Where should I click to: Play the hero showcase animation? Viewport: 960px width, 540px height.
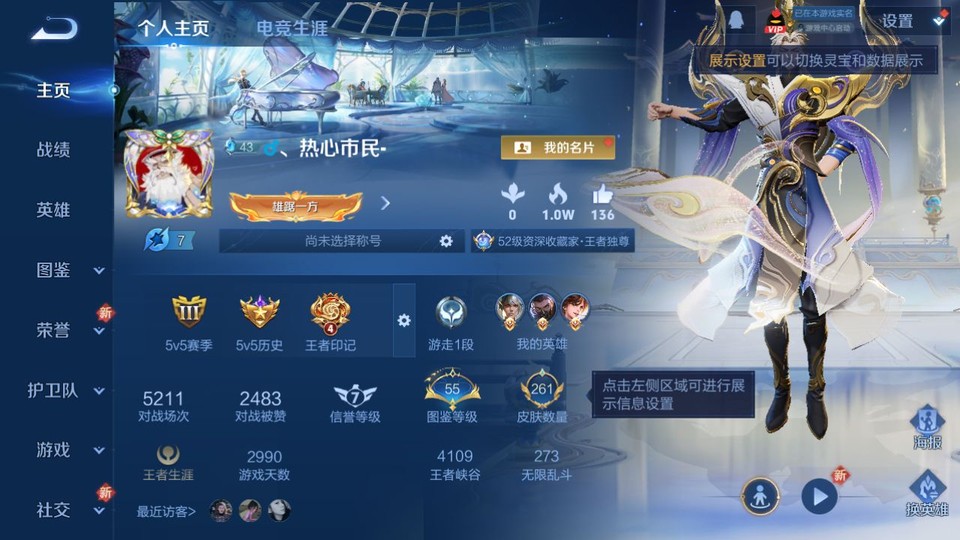point(819,496)
